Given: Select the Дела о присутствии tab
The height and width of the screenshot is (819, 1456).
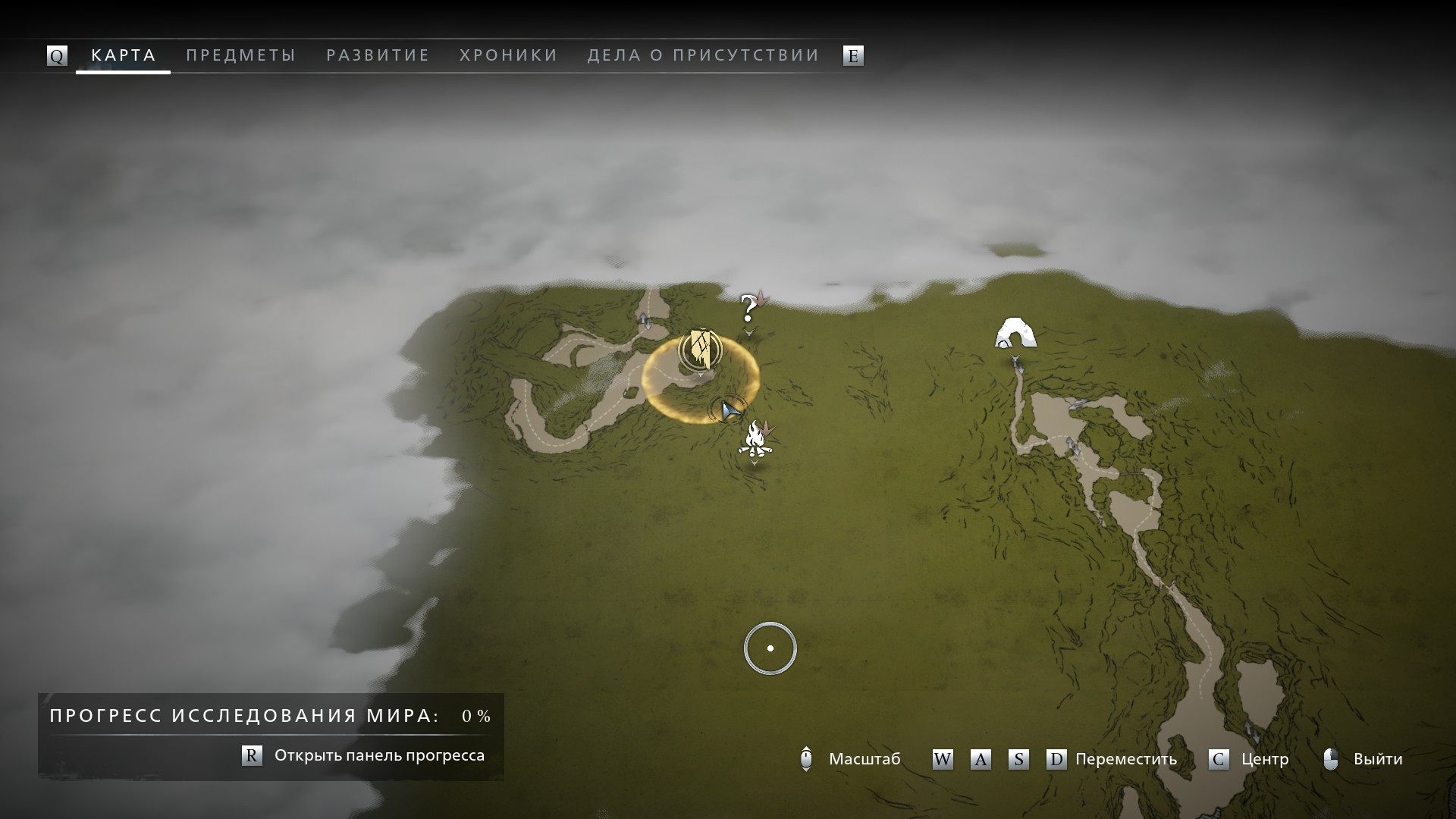Looking at the screenshot, I should coord(703,55).
